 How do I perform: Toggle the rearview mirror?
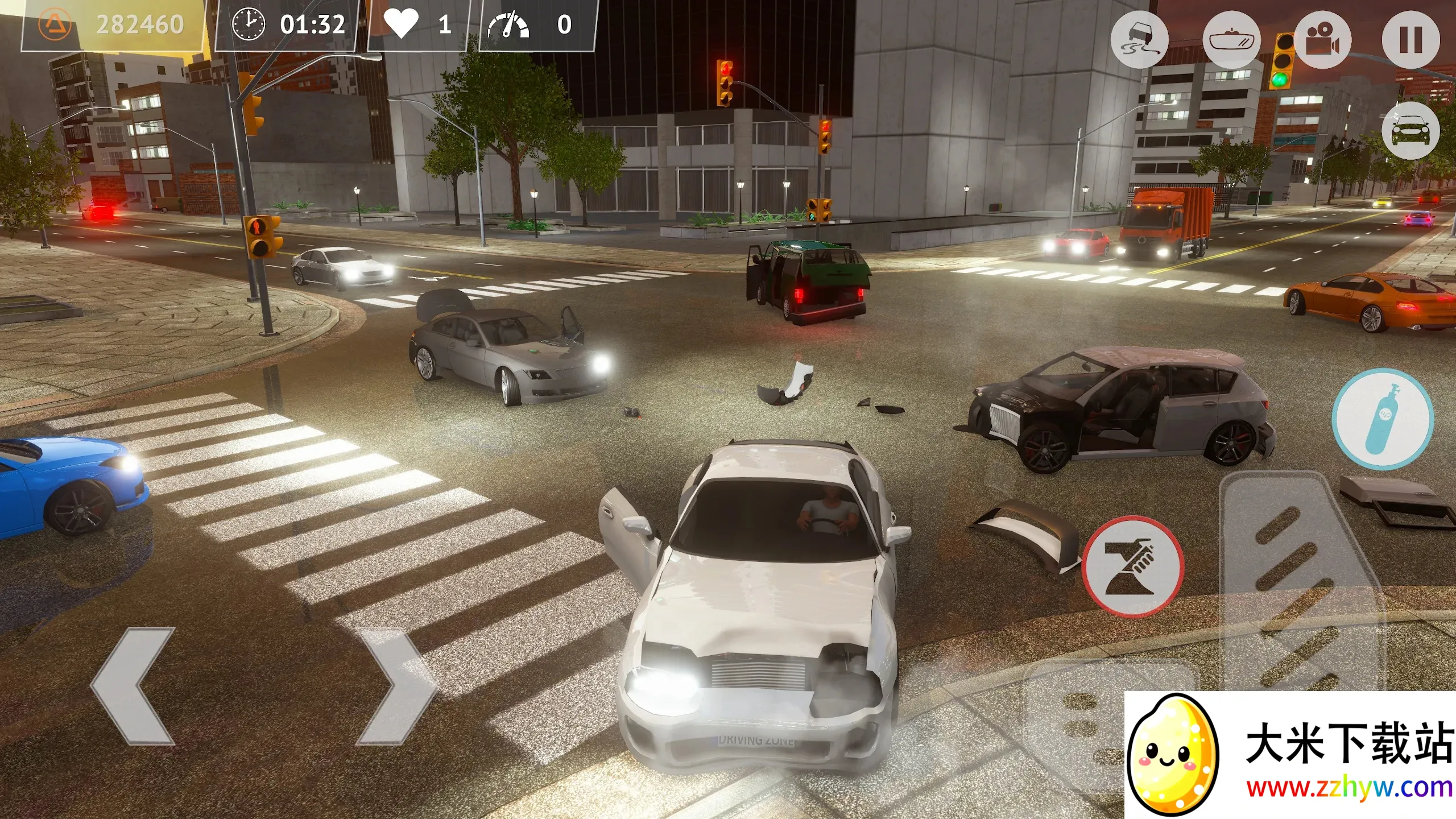pos(1231,41)
